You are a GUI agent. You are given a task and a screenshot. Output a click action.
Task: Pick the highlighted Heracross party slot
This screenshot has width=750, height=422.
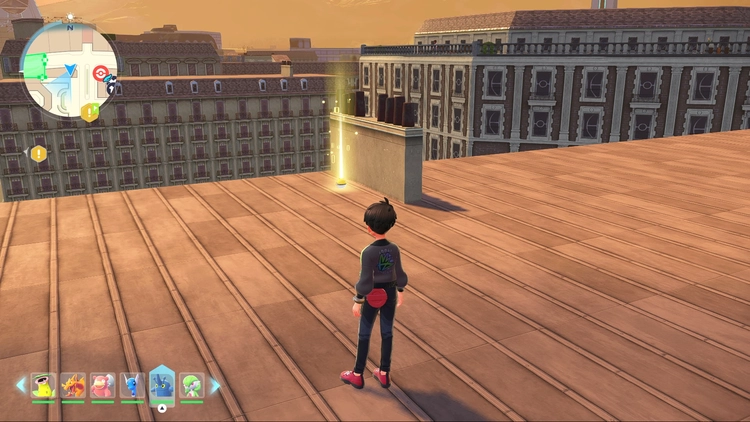(161, 385)
